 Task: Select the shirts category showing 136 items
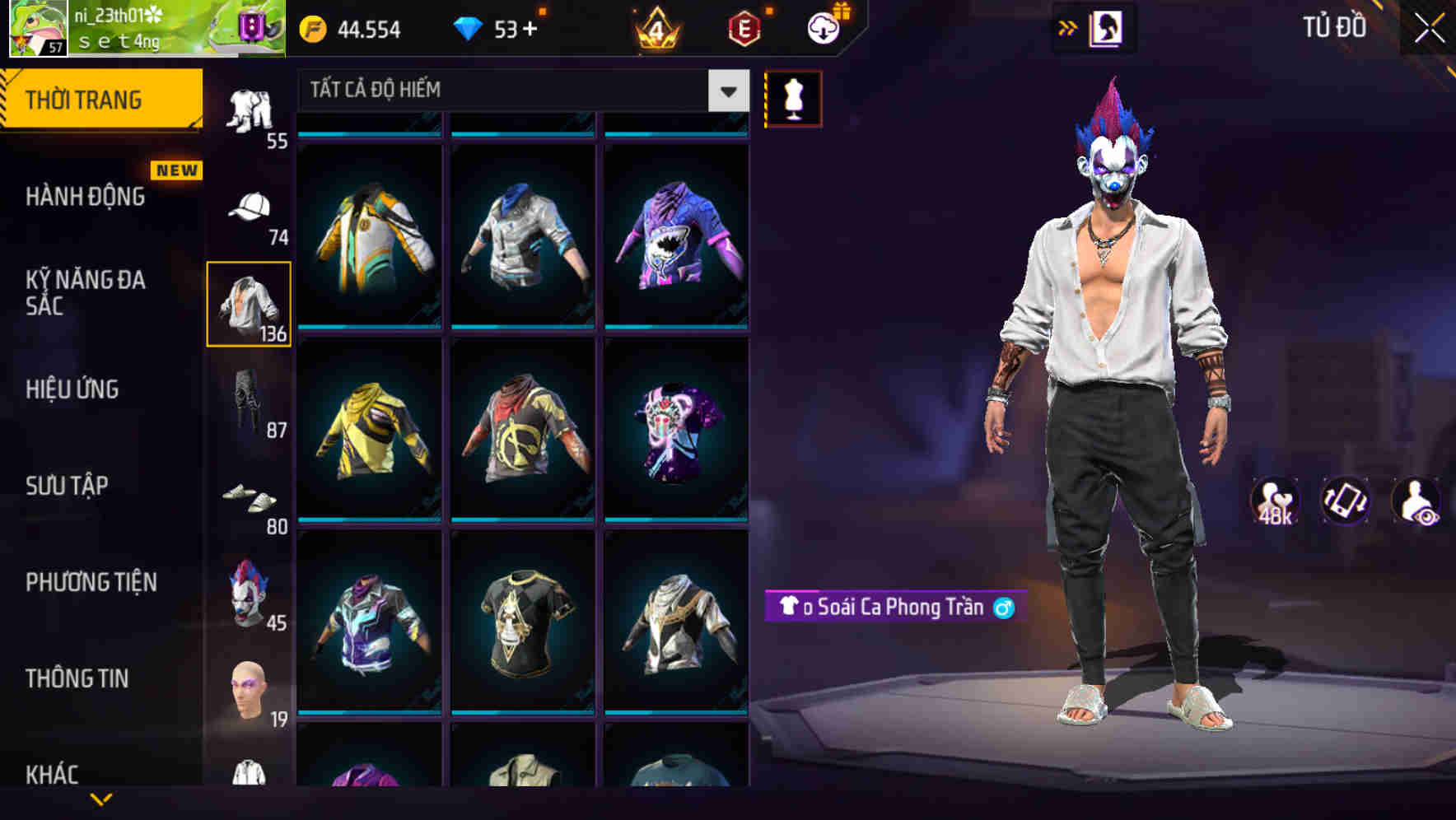(x=249, y=305)
